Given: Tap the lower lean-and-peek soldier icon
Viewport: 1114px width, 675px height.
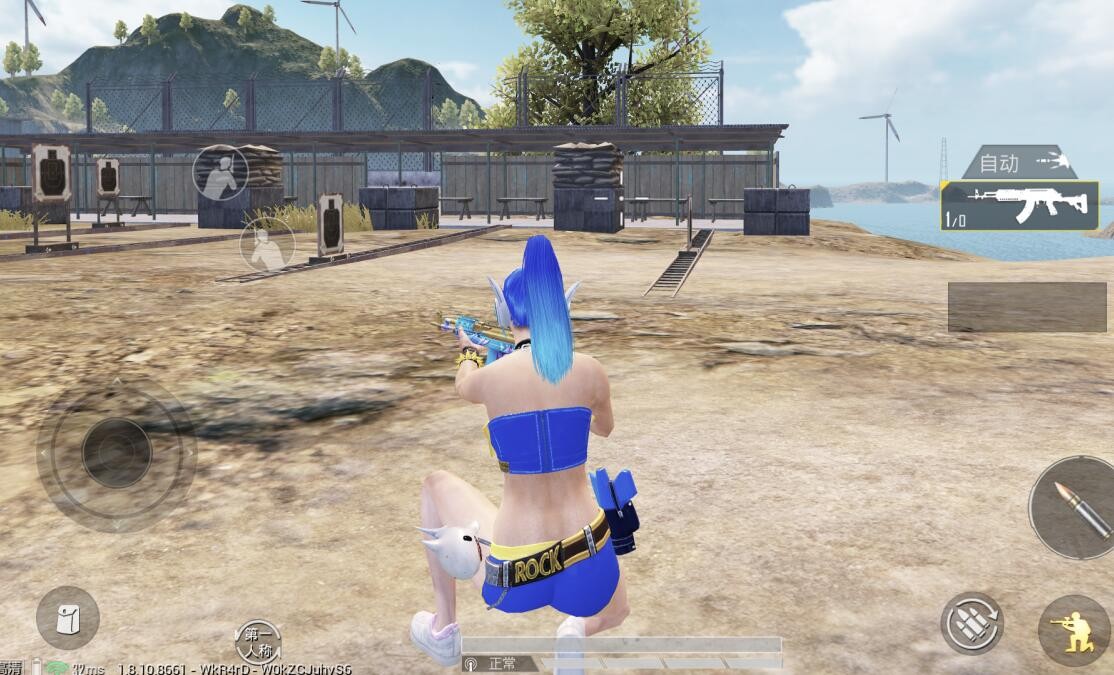Looking at the screenshot, I should 267,244.
